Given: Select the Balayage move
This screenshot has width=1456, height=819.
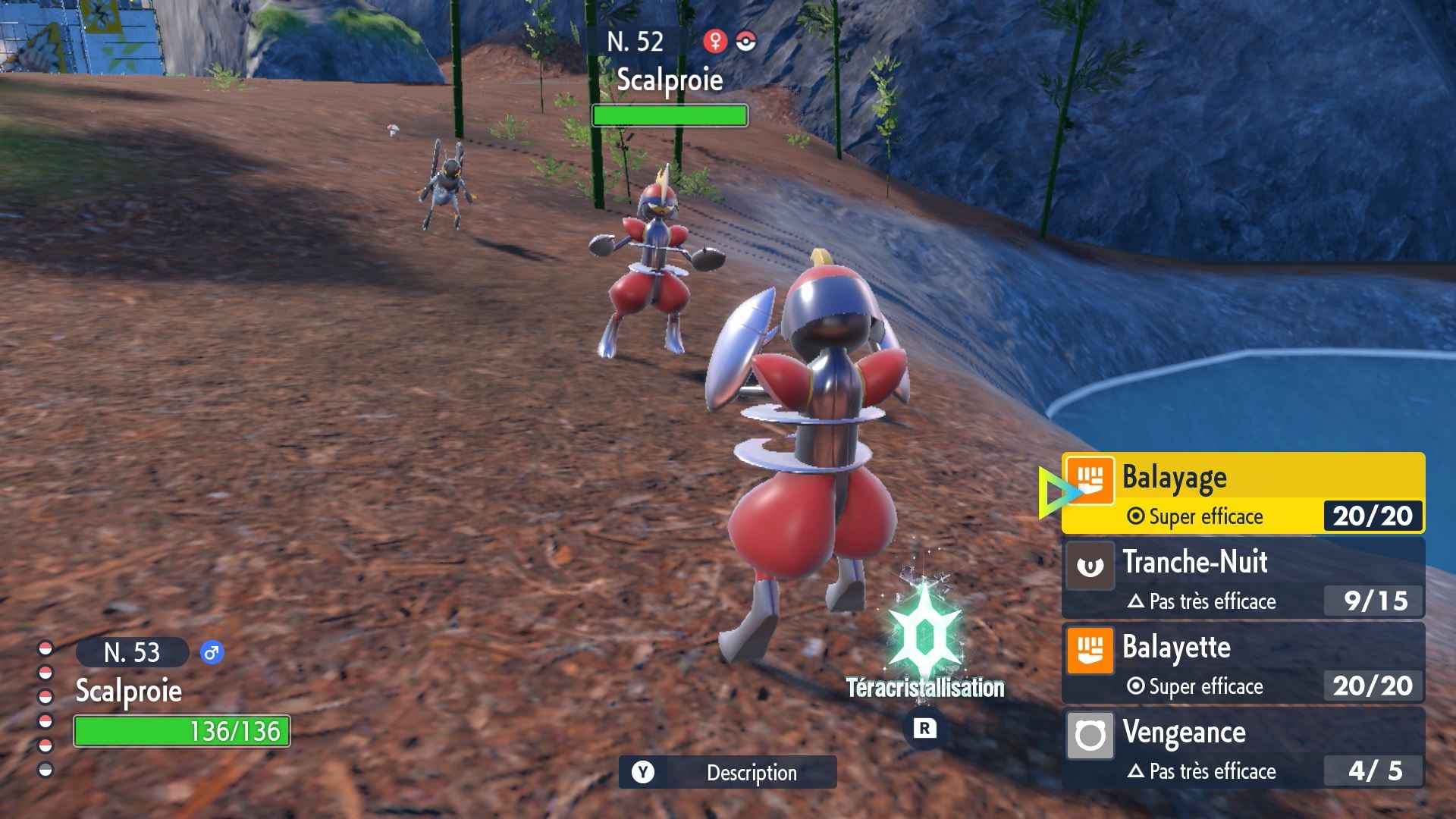Looking at the screenshot, I should [1242, 493].
